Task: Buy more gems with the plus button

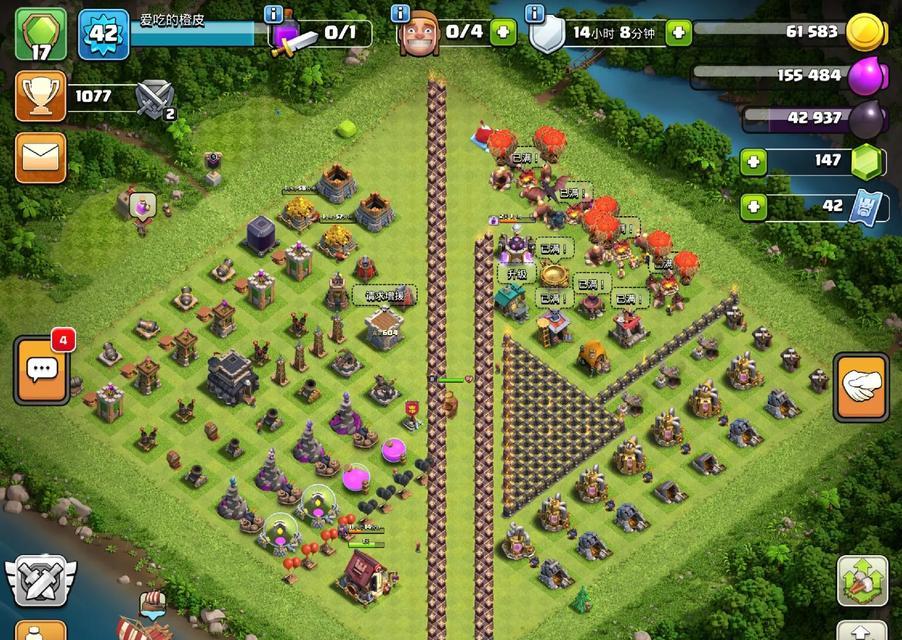Action: [753, 161]
